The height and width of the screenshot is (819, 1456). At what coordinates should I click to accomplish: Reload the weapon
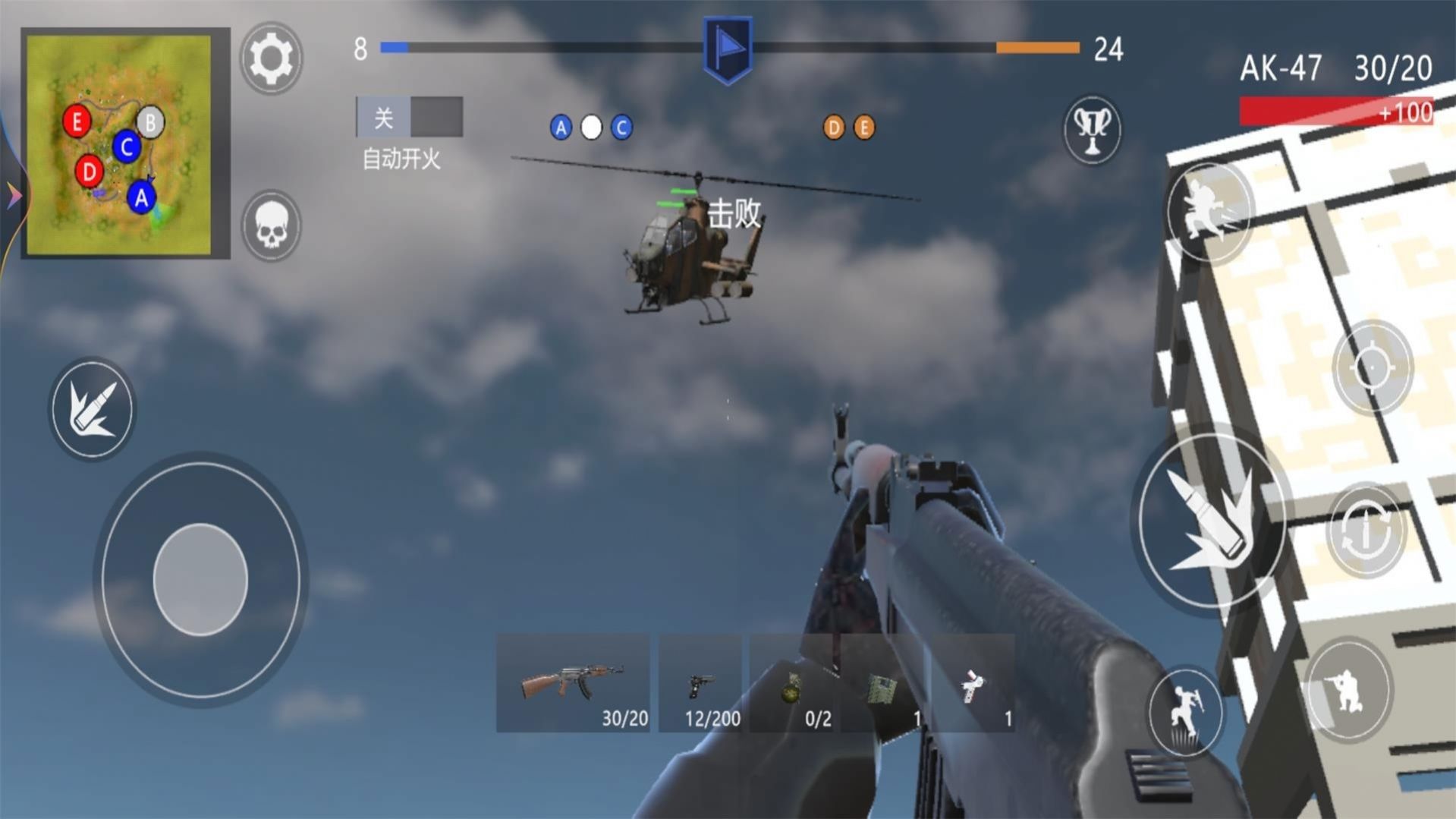[x=1365, y=531]
